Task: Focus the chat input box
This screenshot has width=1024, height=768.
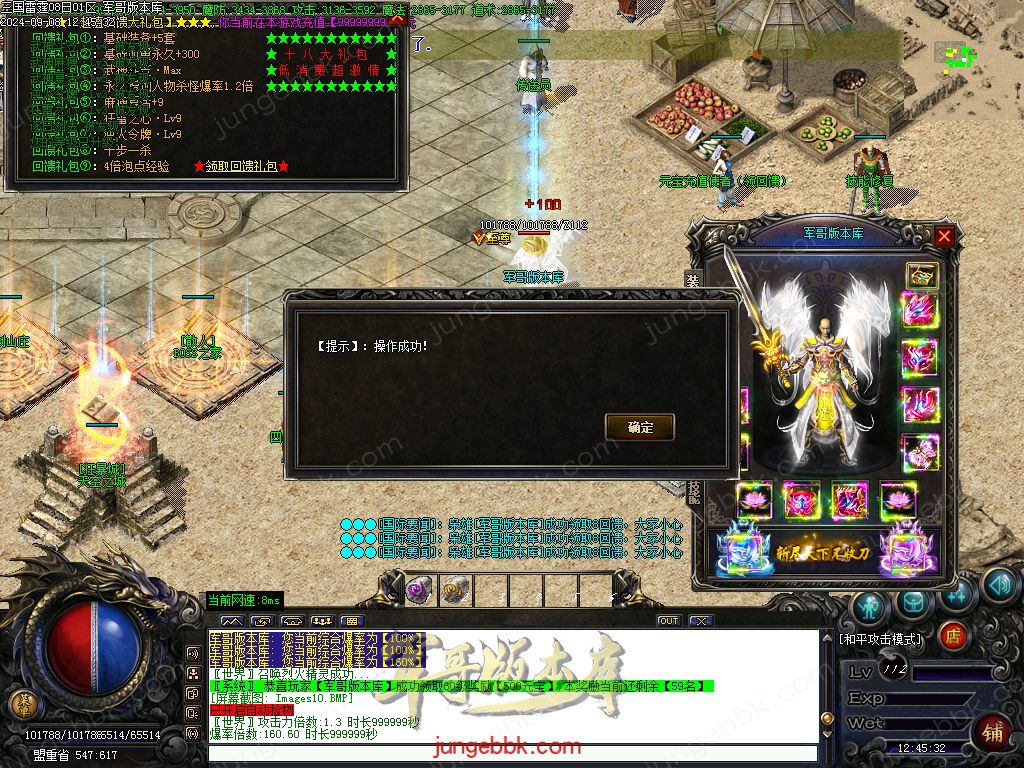Action: click(x=512, y=753)
